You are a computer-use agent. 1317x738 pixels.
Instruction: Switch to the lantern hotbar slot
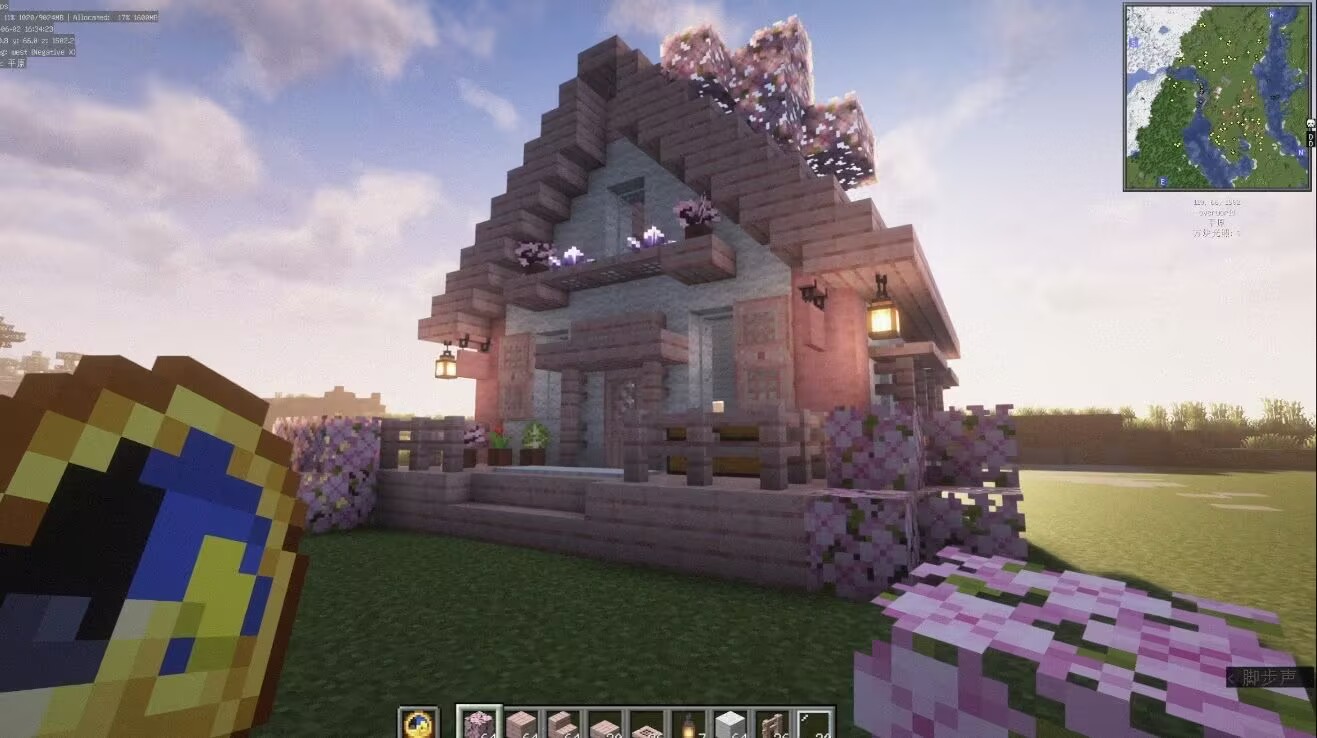coord(689,723)
